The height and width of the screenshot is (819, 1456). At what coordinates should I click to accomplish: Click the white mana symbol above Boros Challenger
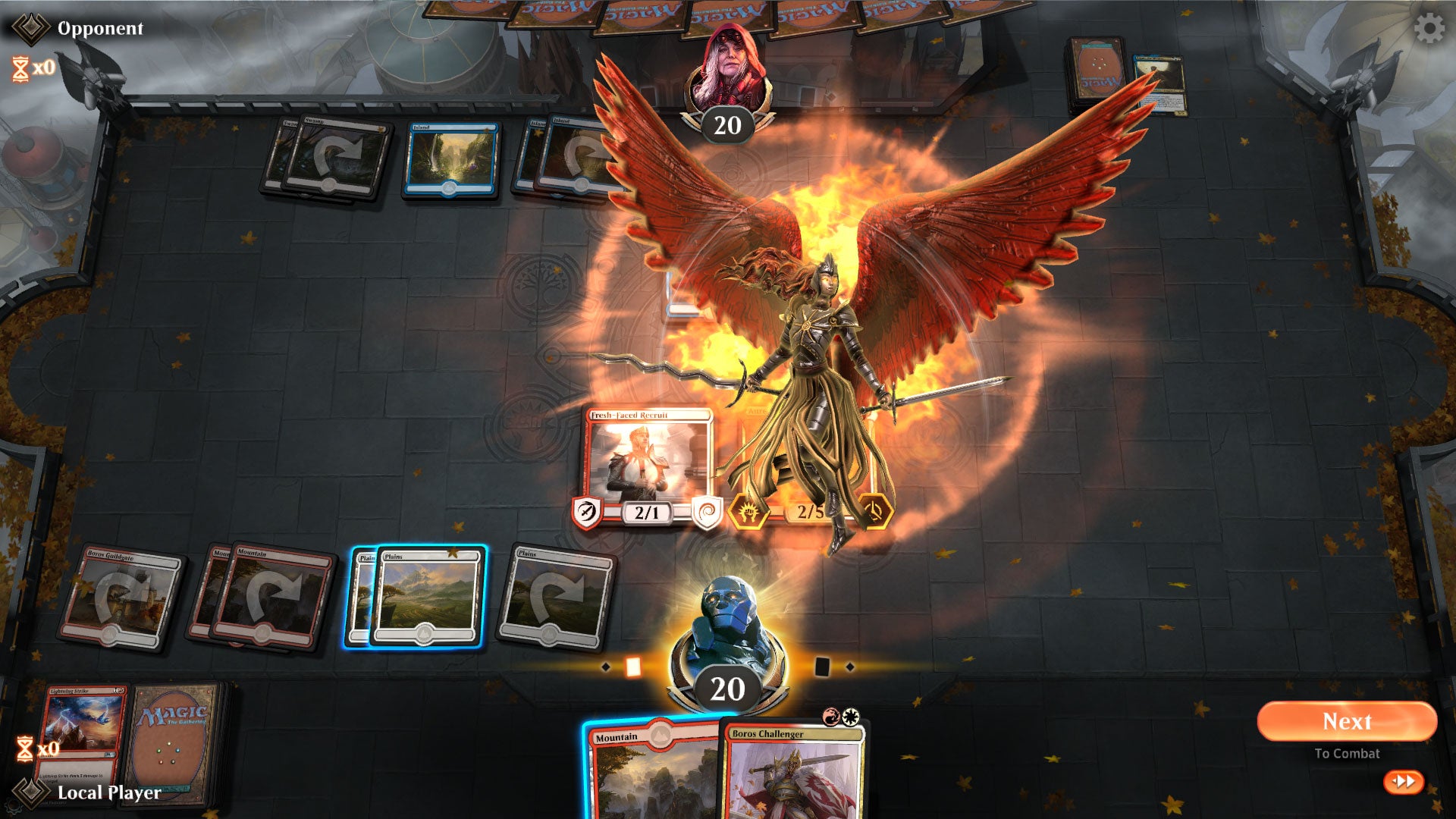851,716
